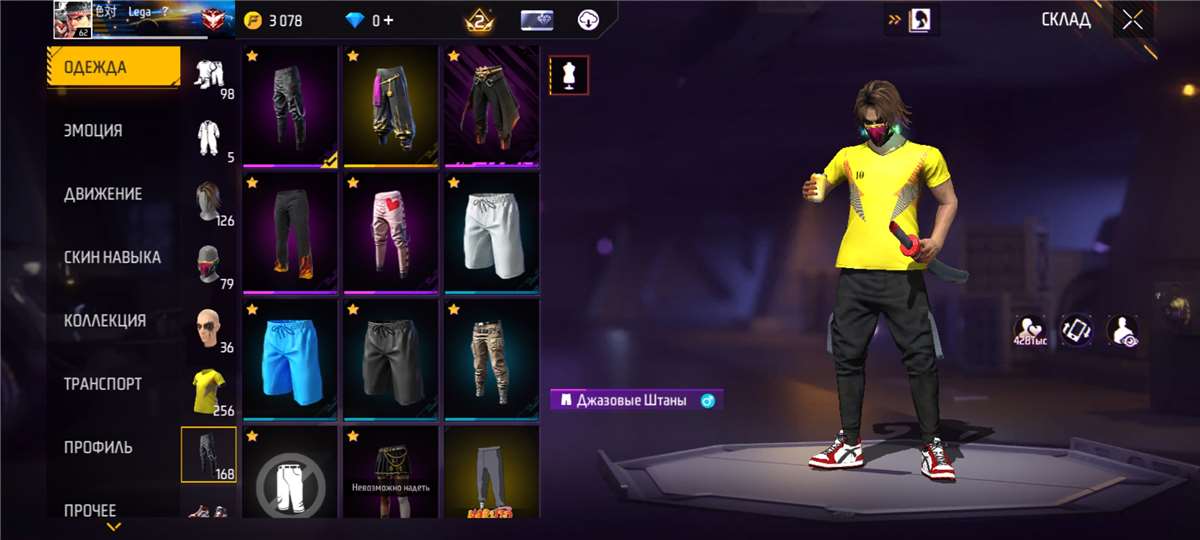Equip the blue shorts item
The width and height of the screenshot is (1200, 540).
290,358
